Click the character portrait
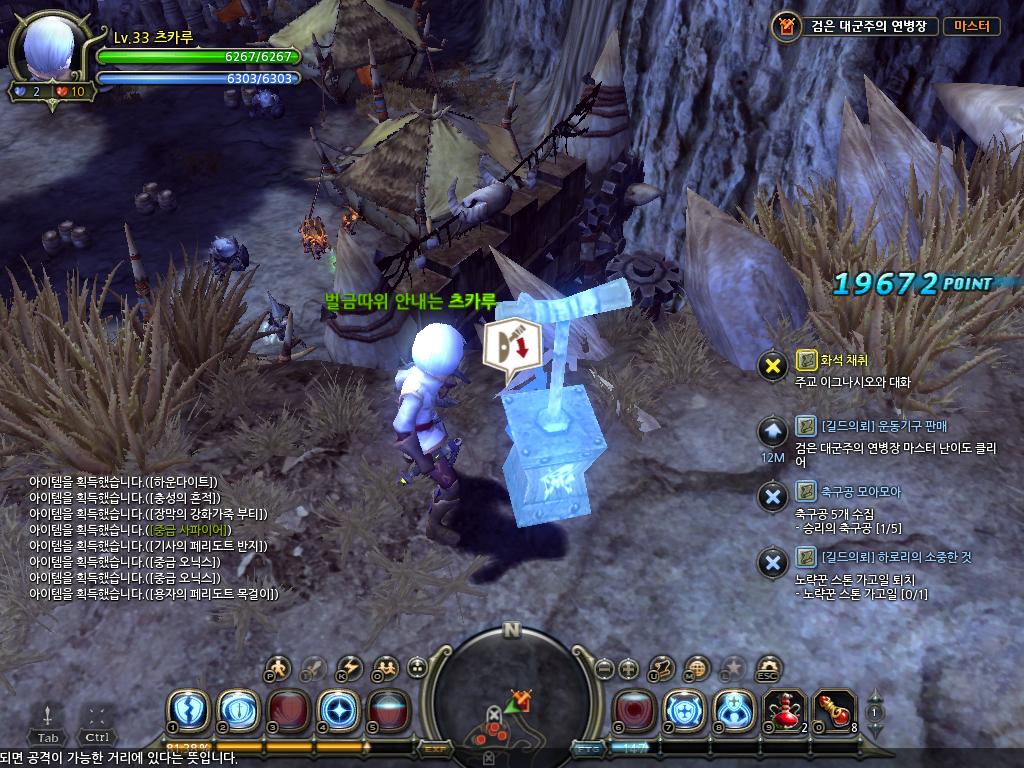The image size is (1024, 768). click(x=50, y=51)
